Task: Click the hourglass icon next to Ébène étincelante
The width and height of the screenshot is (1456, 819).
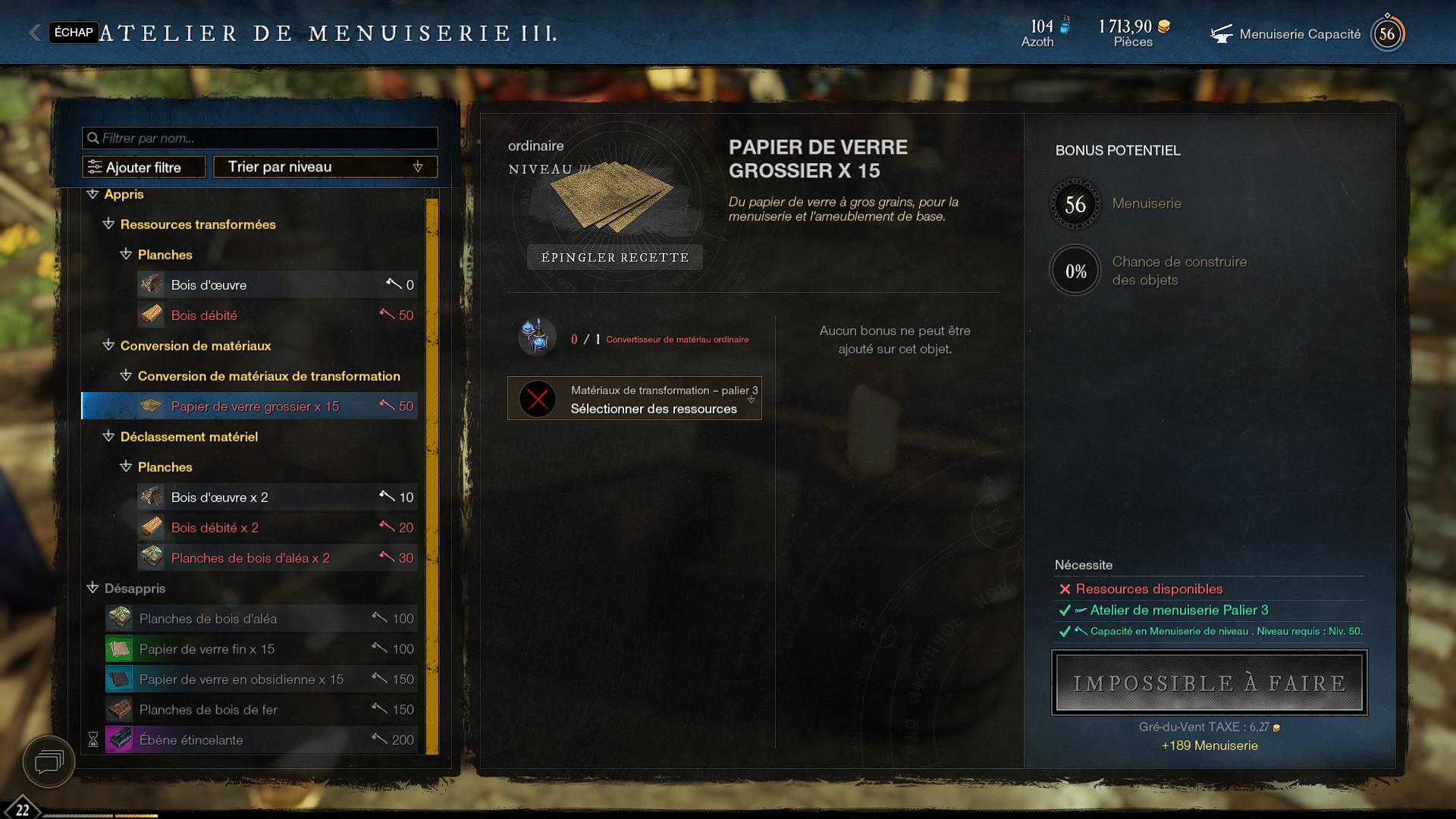Action: (93, 739)
